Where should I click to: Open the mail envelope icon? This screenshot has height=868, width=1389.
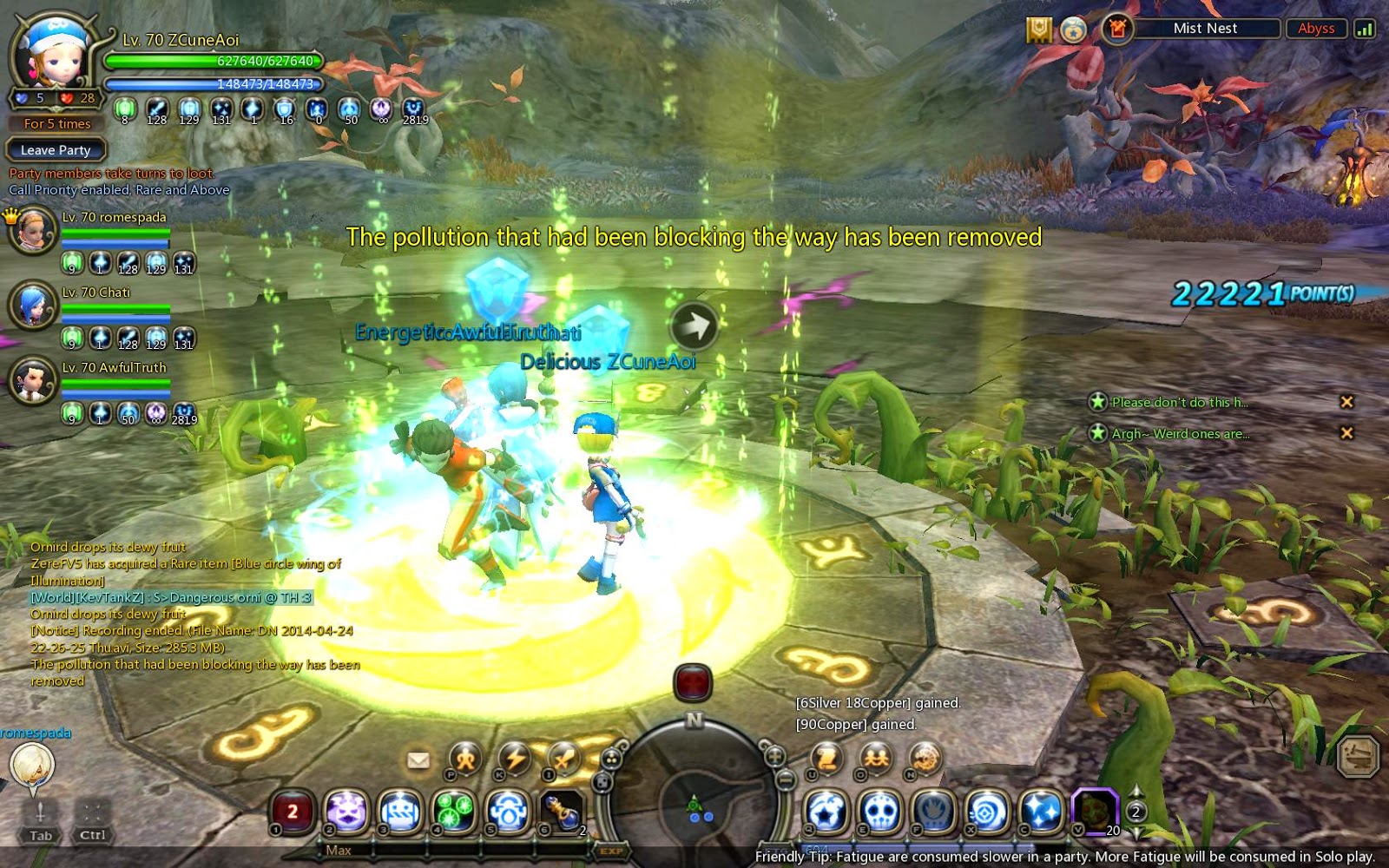pos(418,760)
